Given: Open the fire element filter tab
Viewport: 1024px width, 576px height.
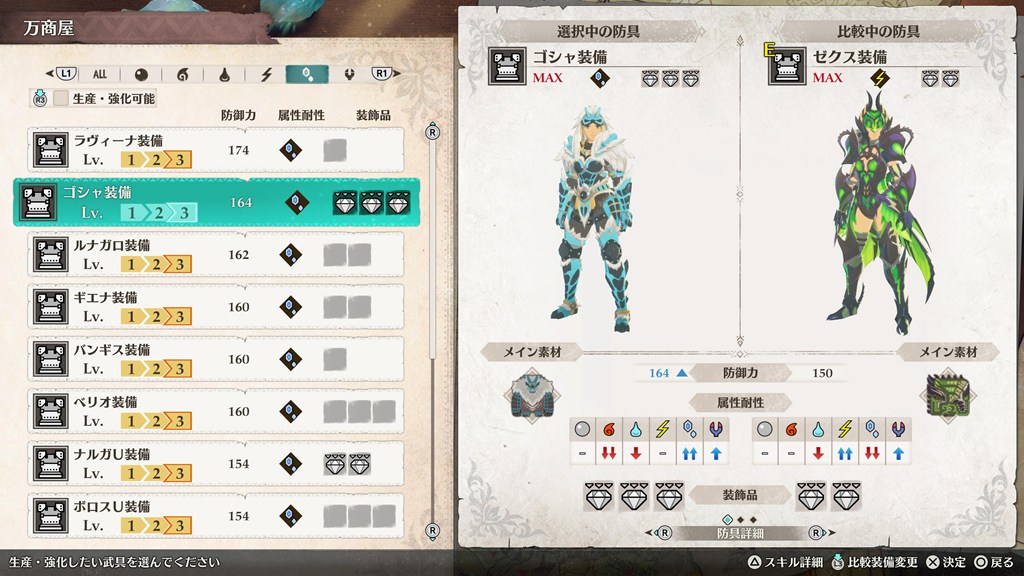Looking at the screenshot, I should point(182,74).
